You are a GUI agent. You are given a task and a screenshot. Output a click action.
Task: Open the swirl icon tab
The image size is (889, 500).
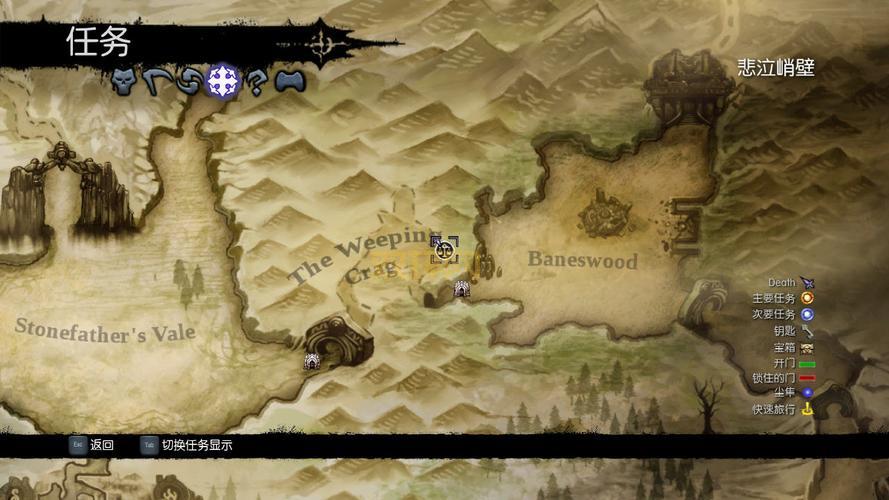pos(187,81)
